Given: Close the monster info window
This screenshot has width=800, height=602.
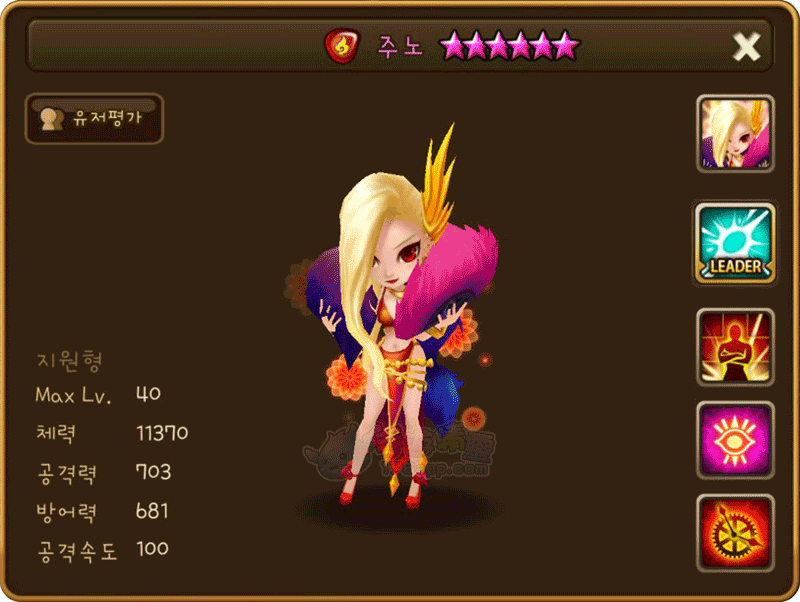Looking at the screenshot, I should 746,46.
